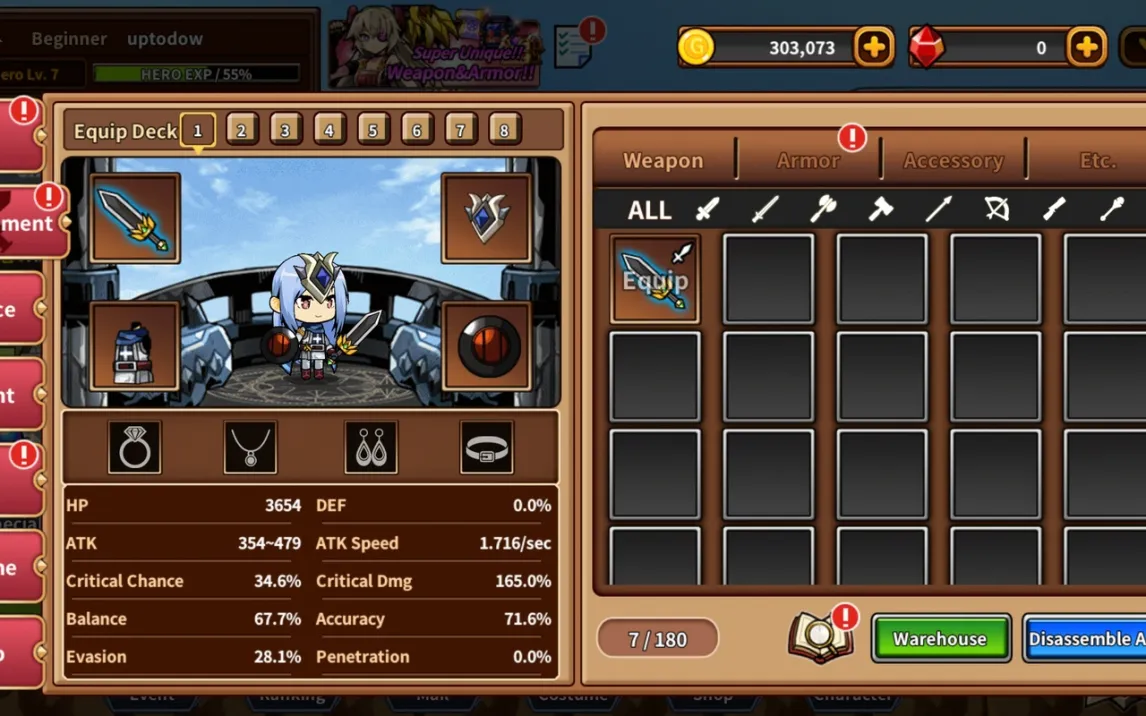
Task: Select the empty earrings accessory slot
Action: 371,447
